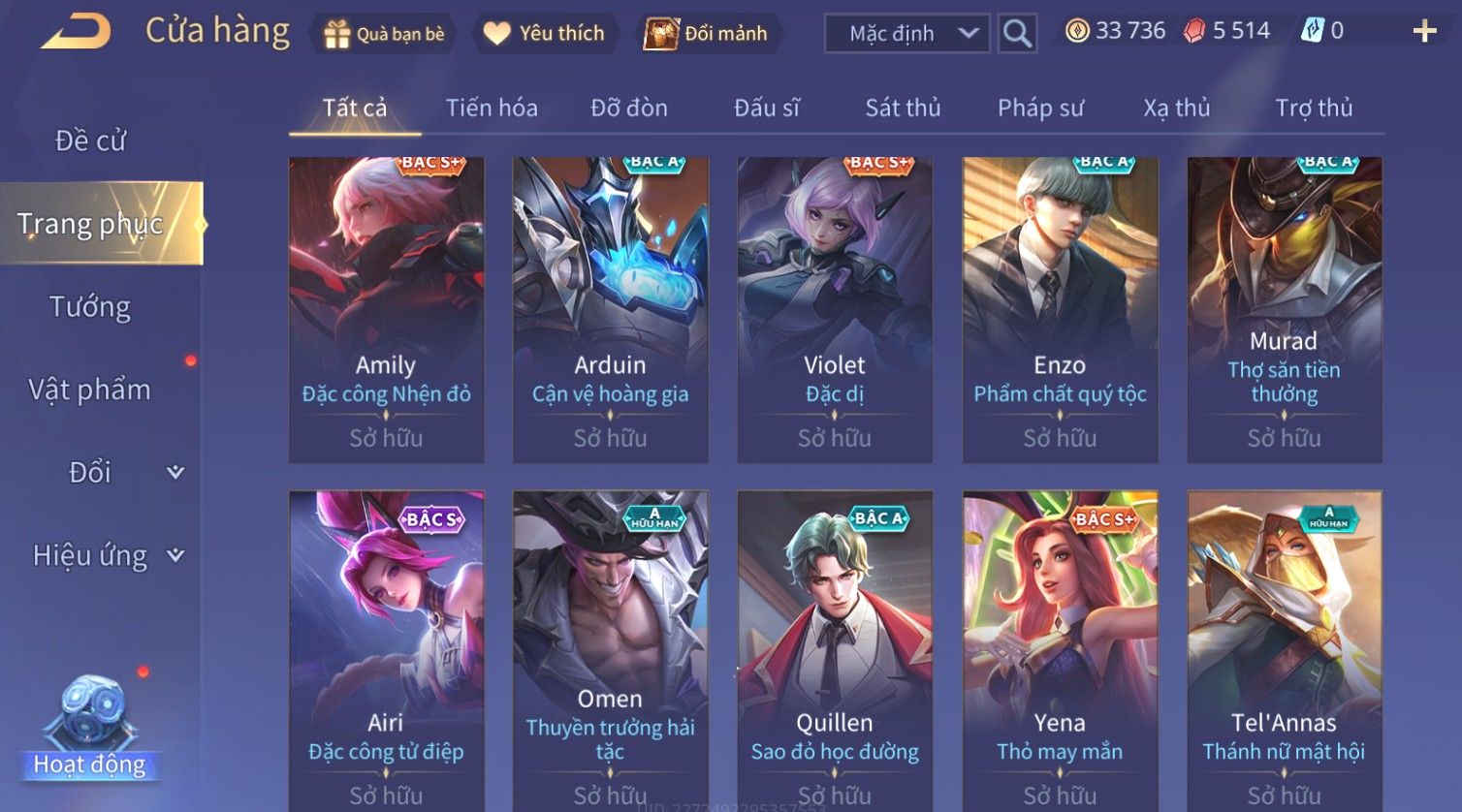Screen dimensions: 1462x812
Task: Switch to the Đỡ đòn tab
Action: point(629,109)
